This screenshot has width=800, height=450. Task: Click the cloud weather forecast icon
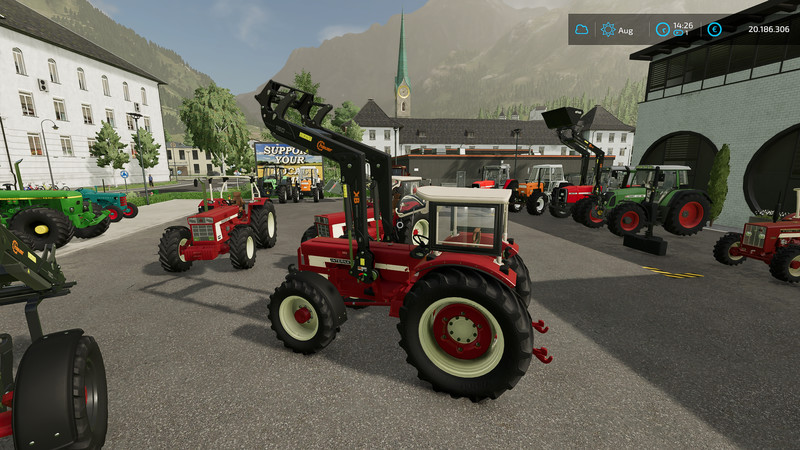(x=581, y=30)
